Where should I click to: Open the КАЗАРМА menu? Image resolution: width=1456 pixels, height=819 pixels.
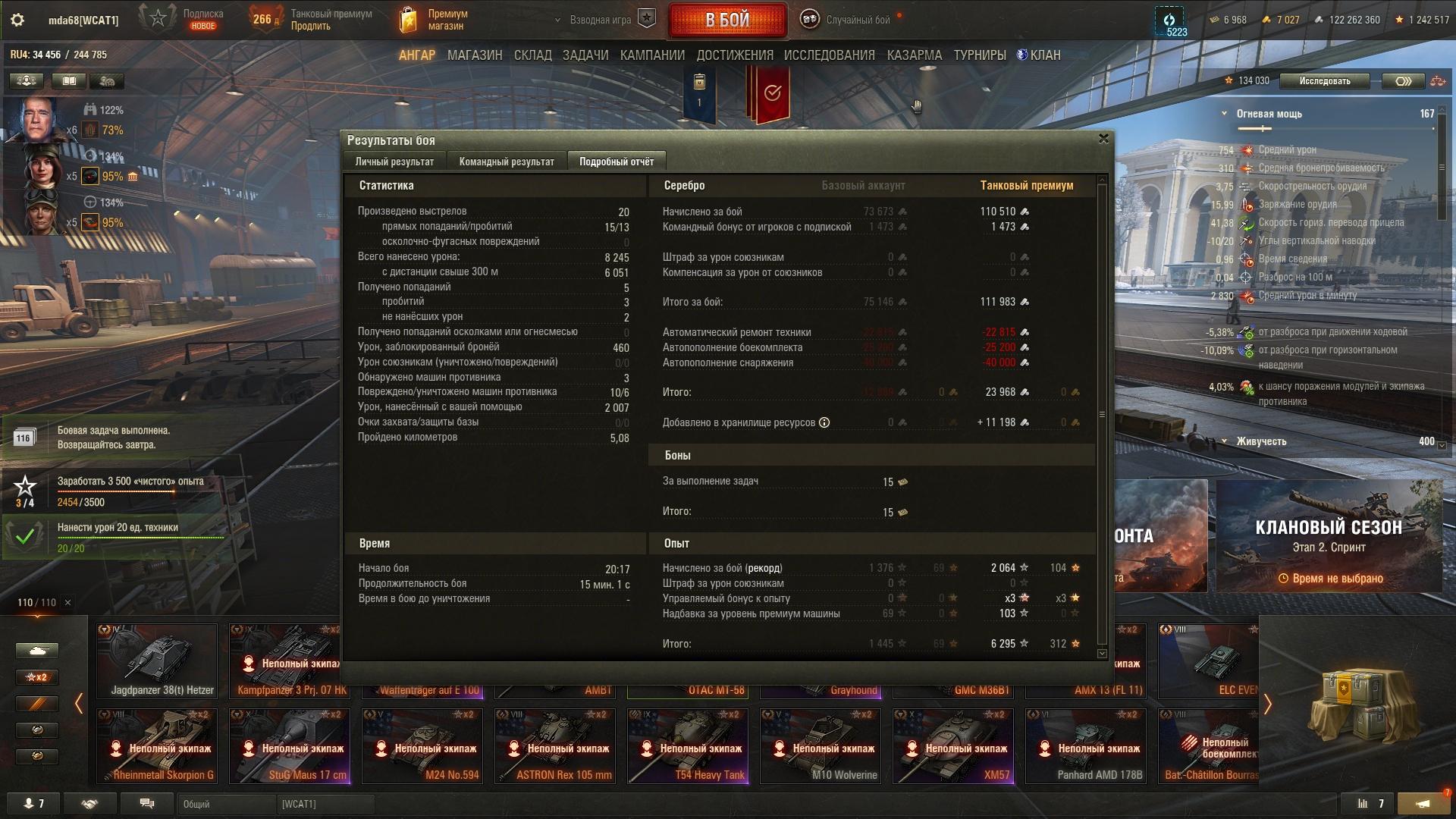(914, 55)
